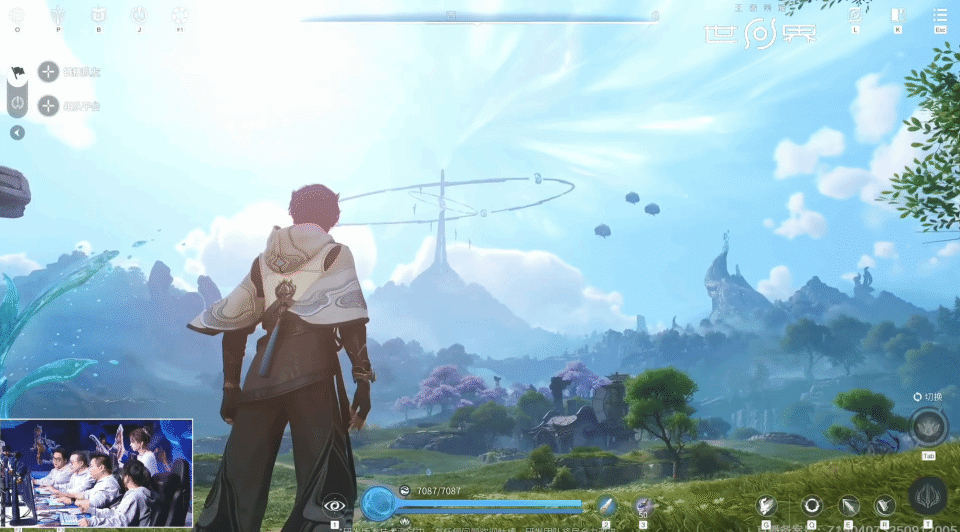Collapse the side panel with the arrow
Viewport: 960px width, 532px height.
click(17, 132)
